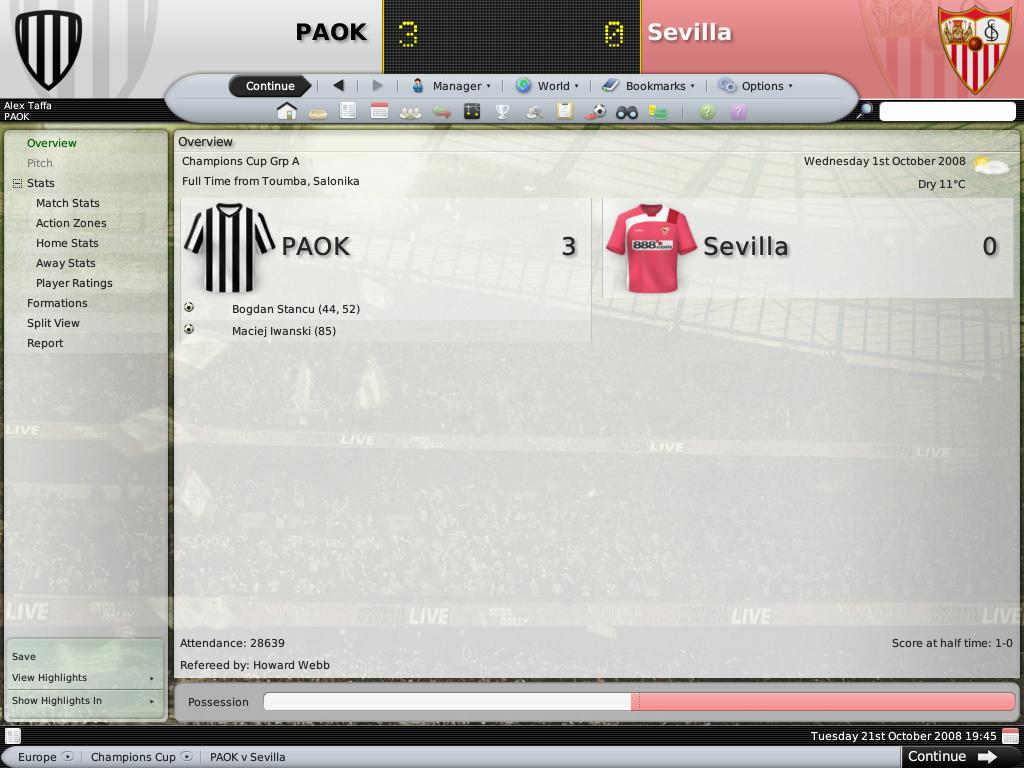Click Save in the lower-left panel
Image resolution: width=1024 pixels, height=768 pixels.
[x=24, y=657]
